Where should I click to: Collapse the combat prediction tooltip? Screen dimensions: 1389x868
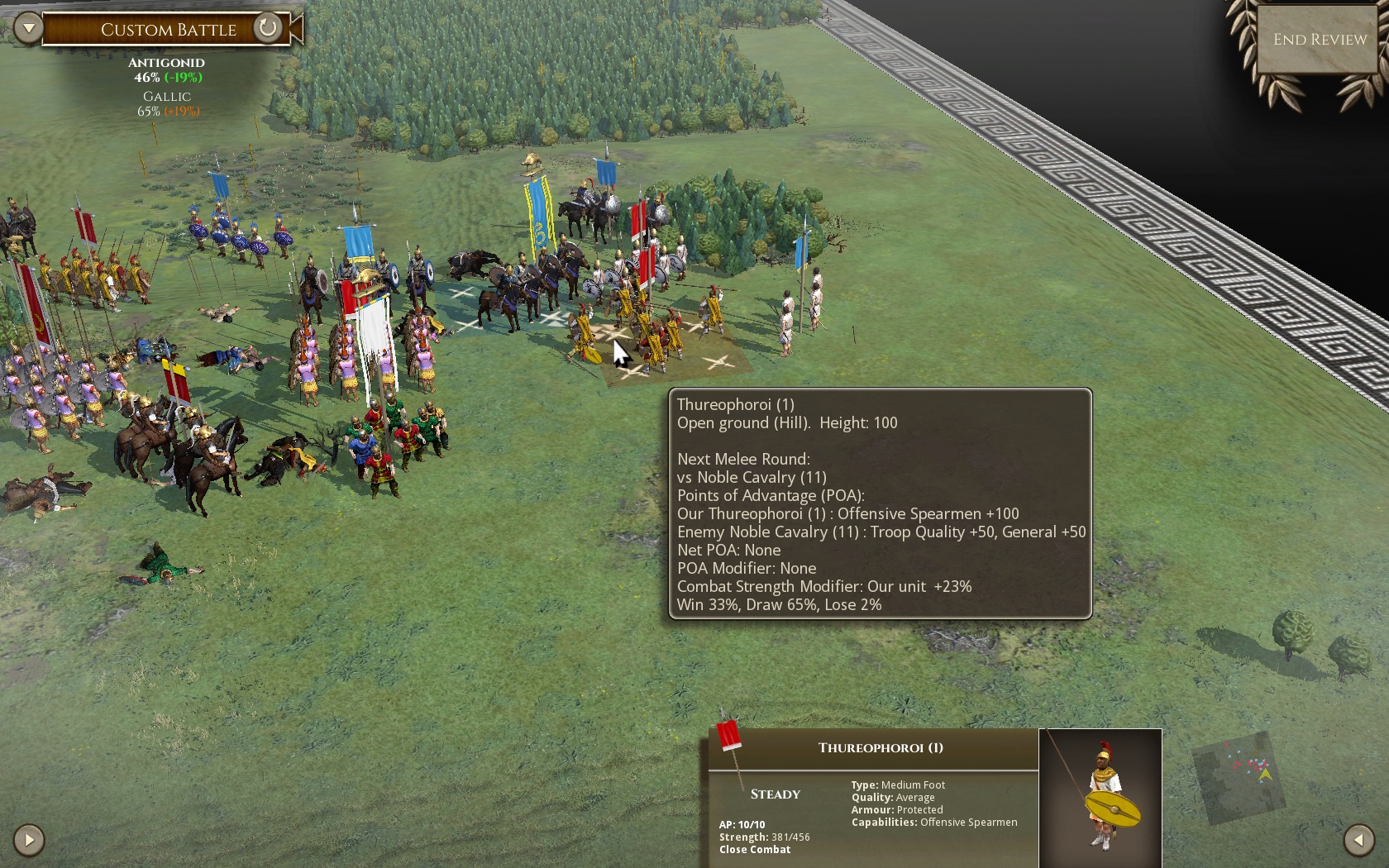(x=879, y=504)
